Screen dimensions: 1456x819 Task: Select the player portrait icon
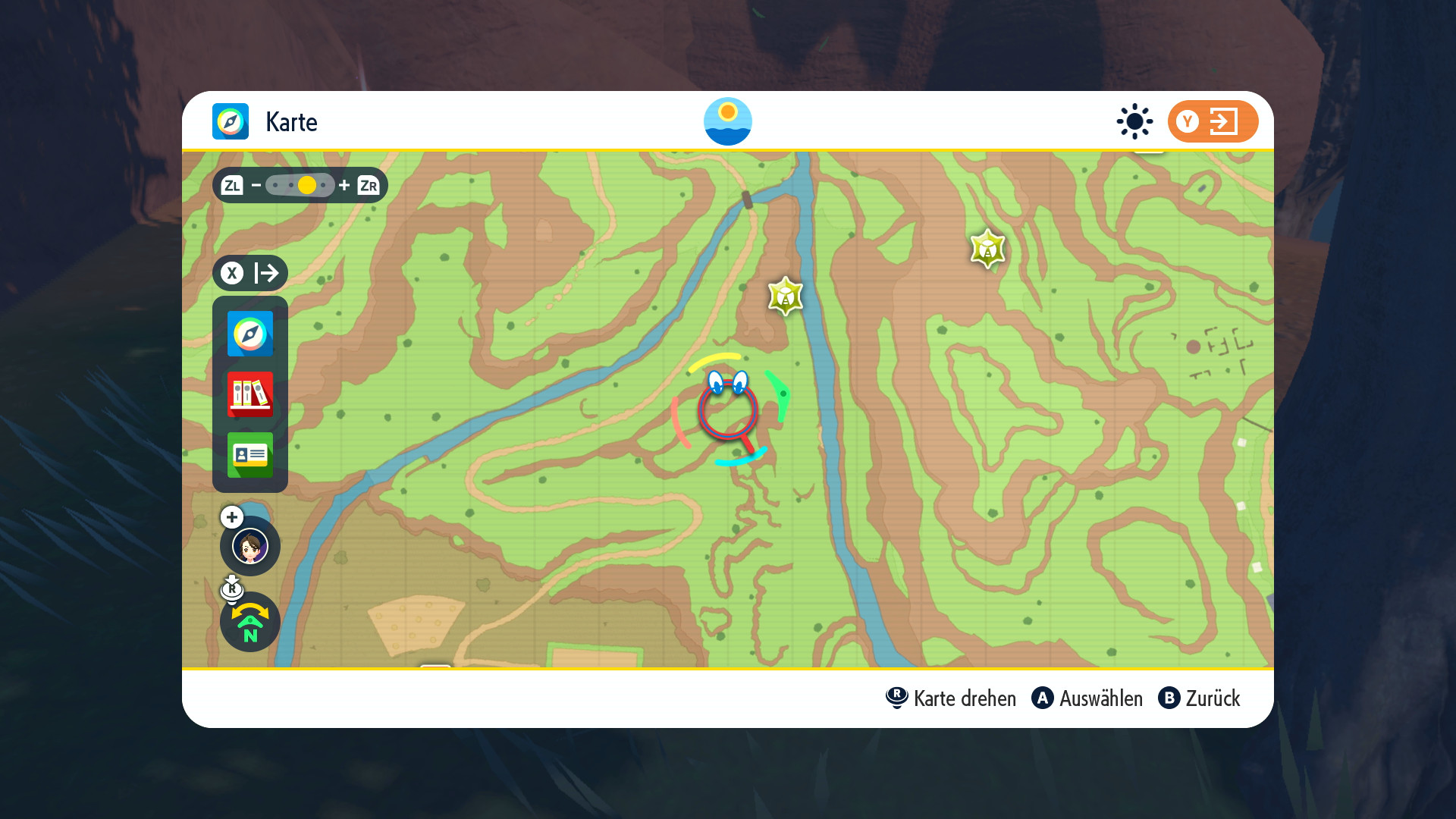[250, 546]
